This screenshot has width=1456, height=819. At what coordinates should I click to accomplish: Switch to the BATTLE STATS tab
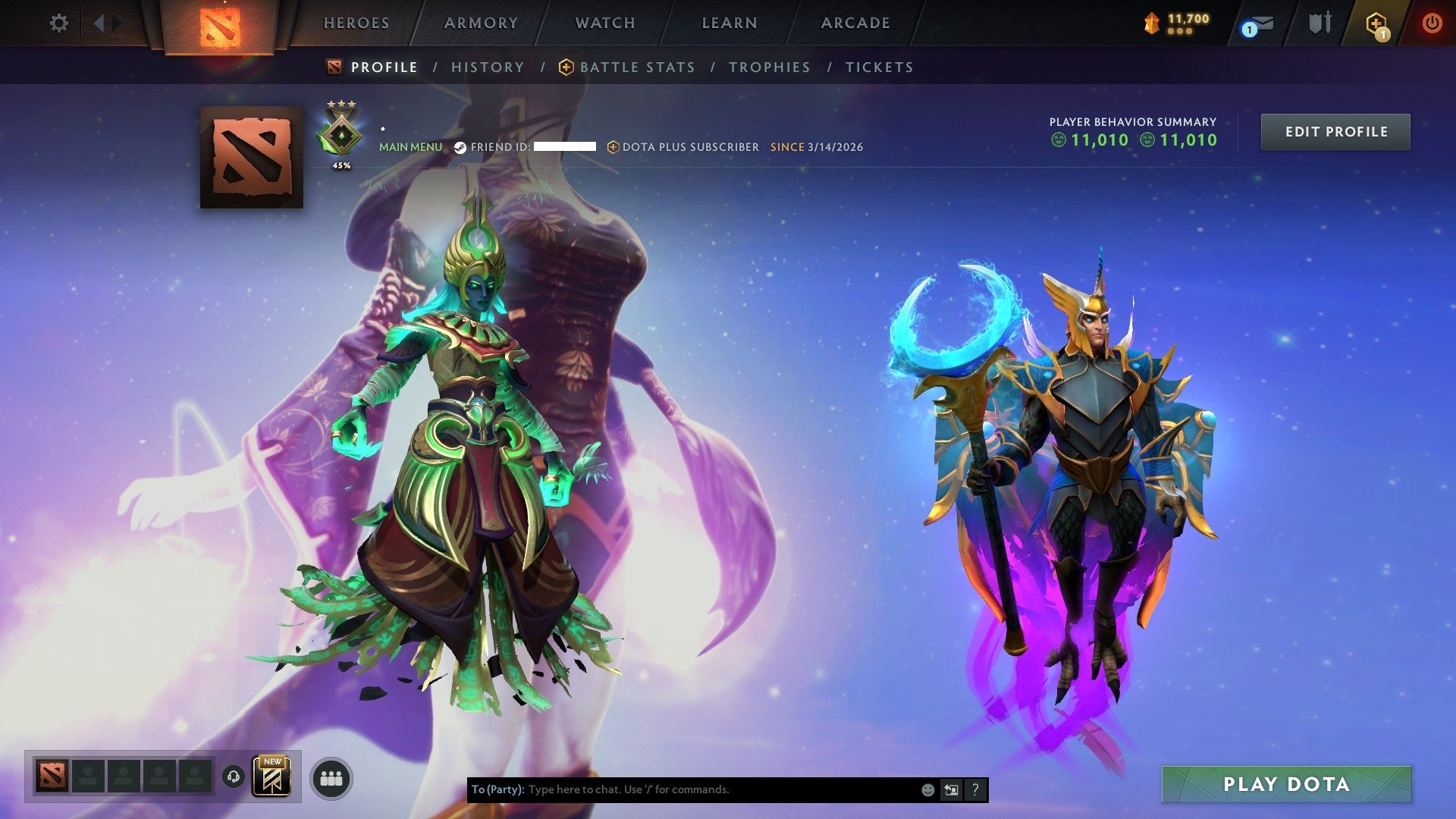pos(636,67)
